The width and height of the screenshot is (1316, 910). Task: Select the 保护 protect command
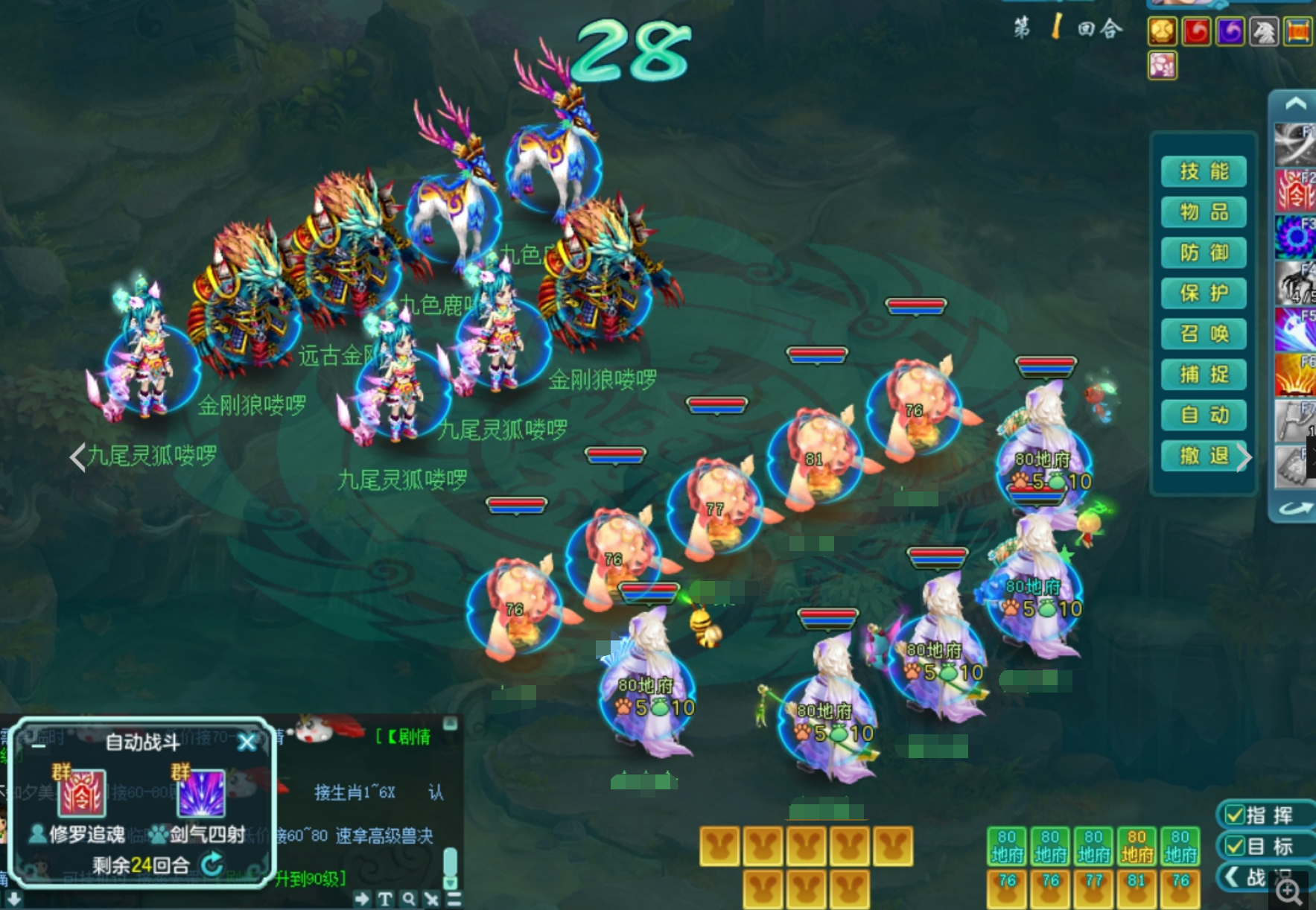[1204, 293]
